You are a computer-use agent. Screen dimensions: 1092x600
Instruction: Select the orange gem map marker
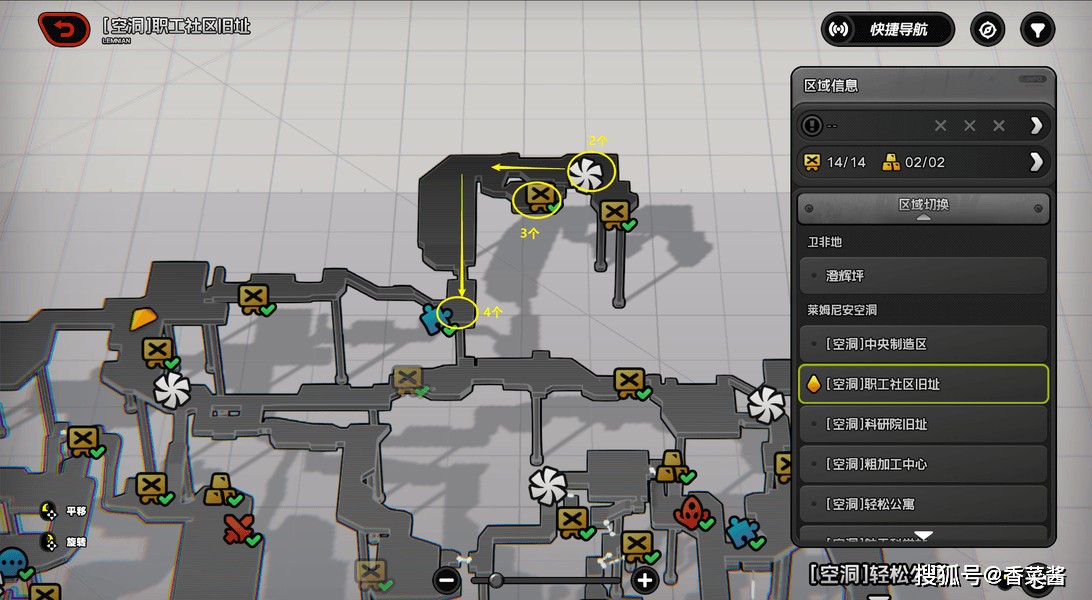[x=144, y=319]
